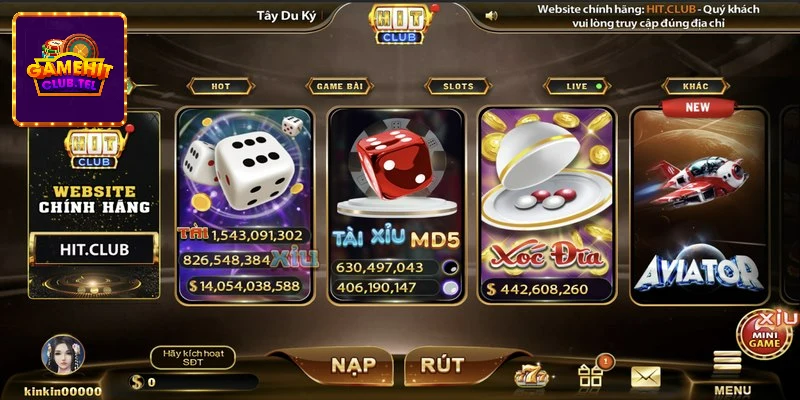
Task: Play the Xóc Đĩa game
Action: [545, 200]
